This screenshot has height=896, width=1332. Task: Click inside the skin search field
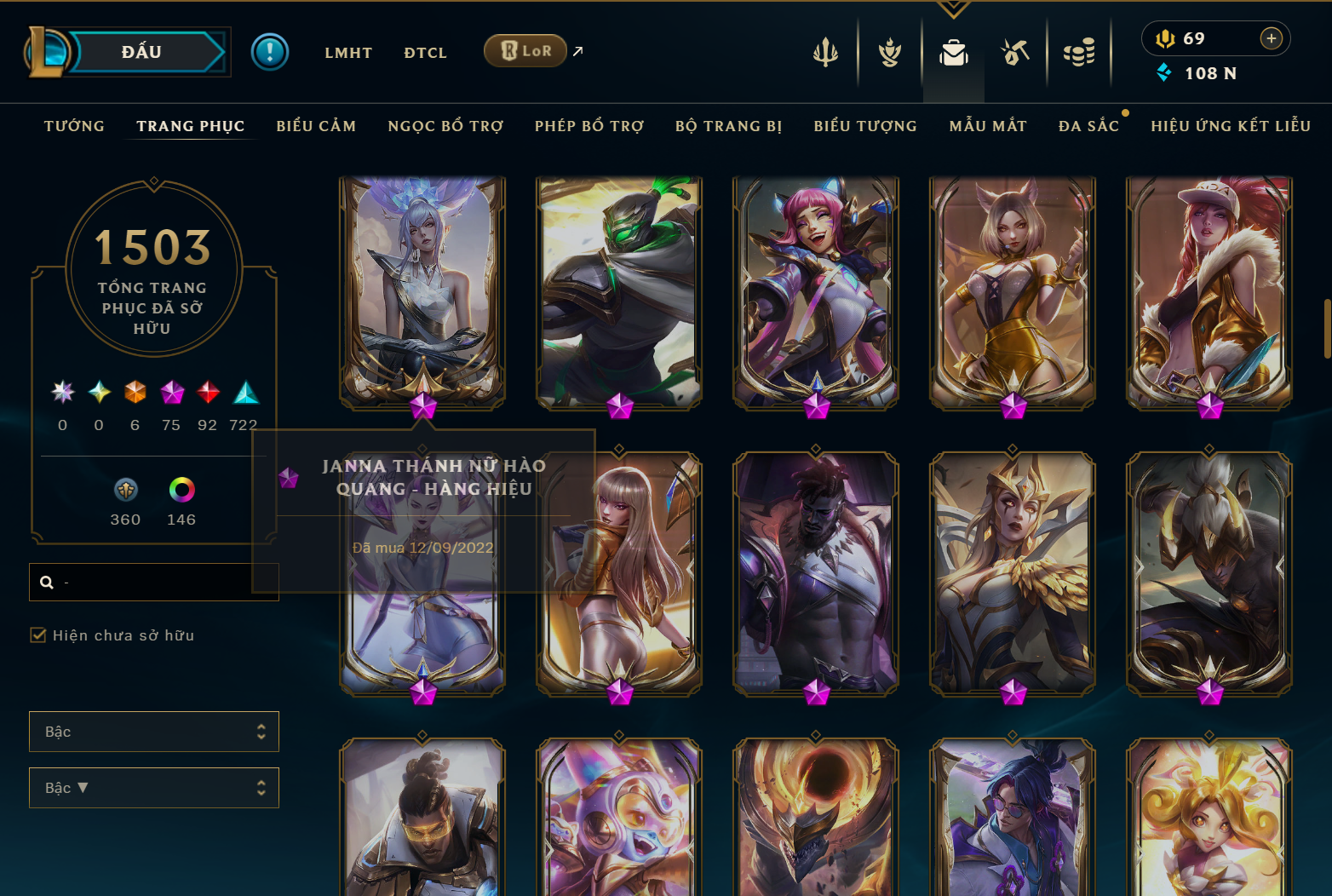(x=153, y=581)
